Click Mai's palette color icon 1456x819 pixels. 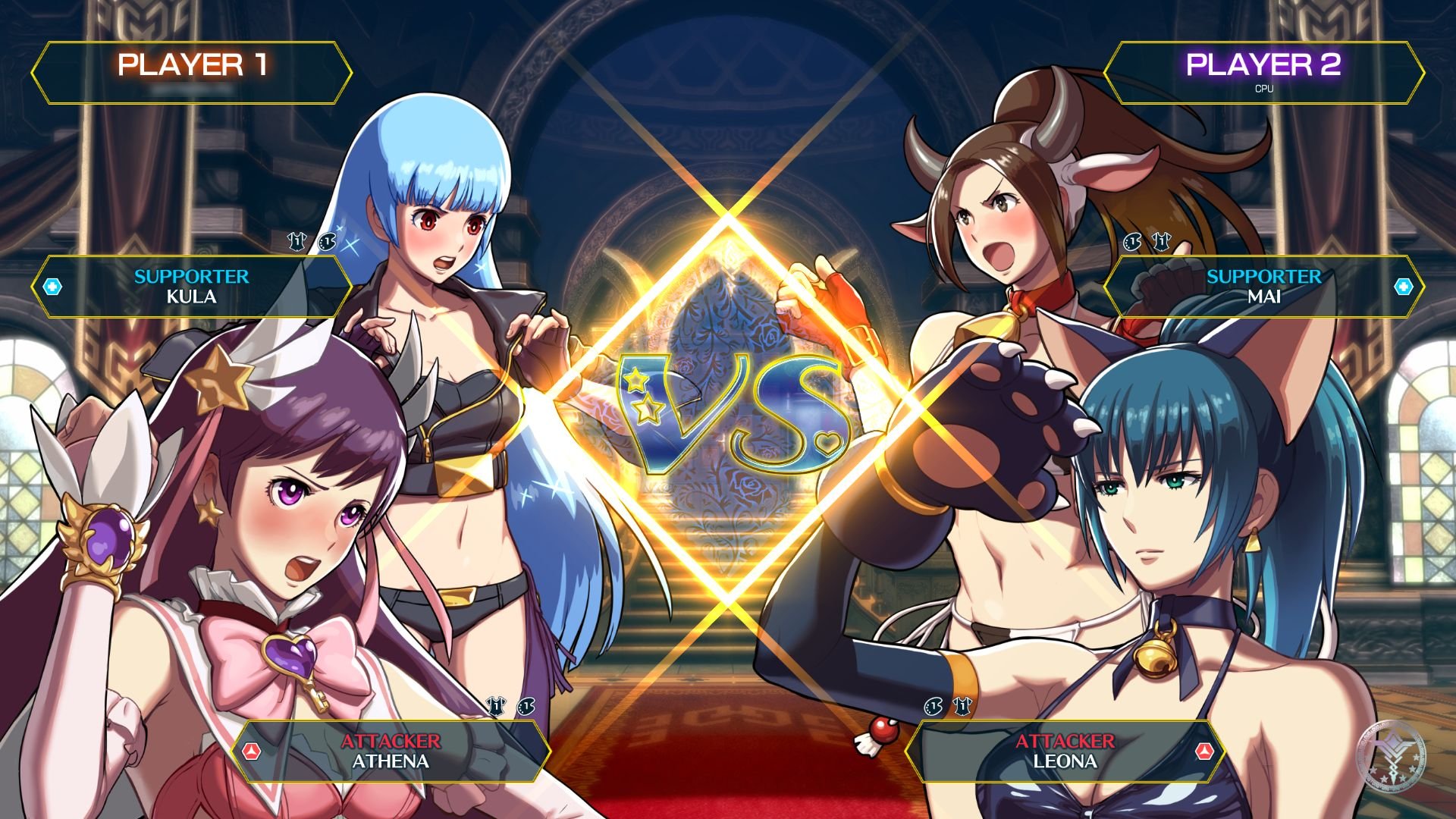tap(1133, 240)
